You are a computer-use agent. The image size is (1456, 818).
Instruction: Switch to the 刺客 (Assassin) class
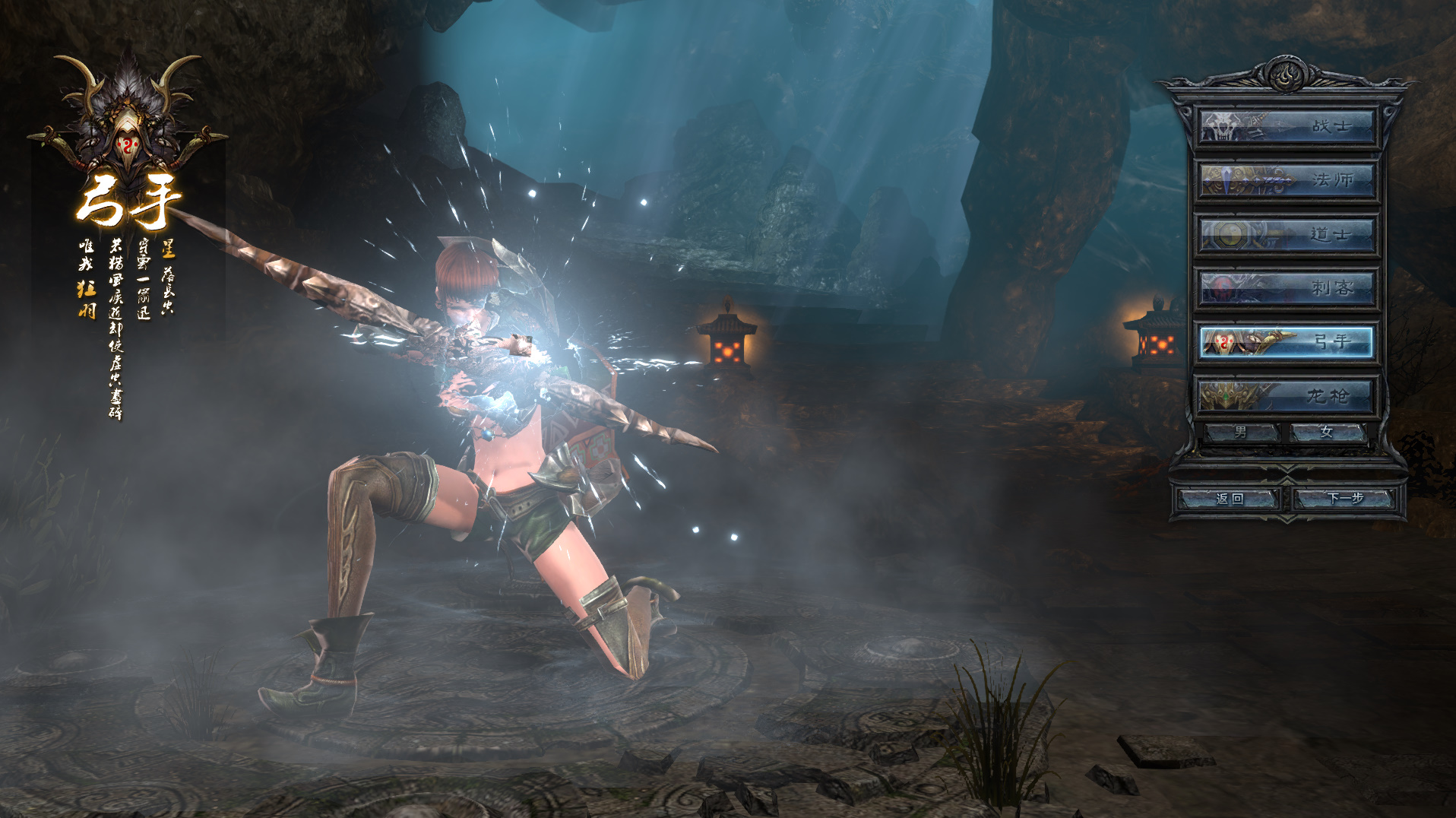click(1287, 289)
